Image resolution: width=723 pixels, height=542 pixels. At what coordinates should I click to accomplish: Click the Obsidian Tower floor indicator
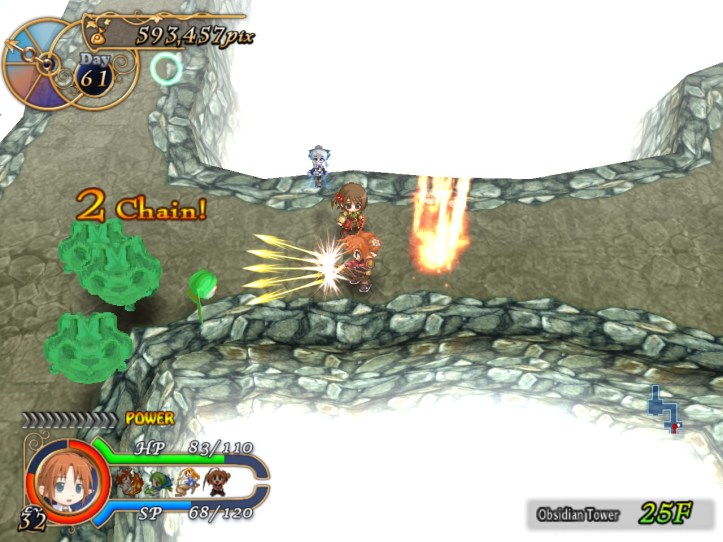(619, 514)
